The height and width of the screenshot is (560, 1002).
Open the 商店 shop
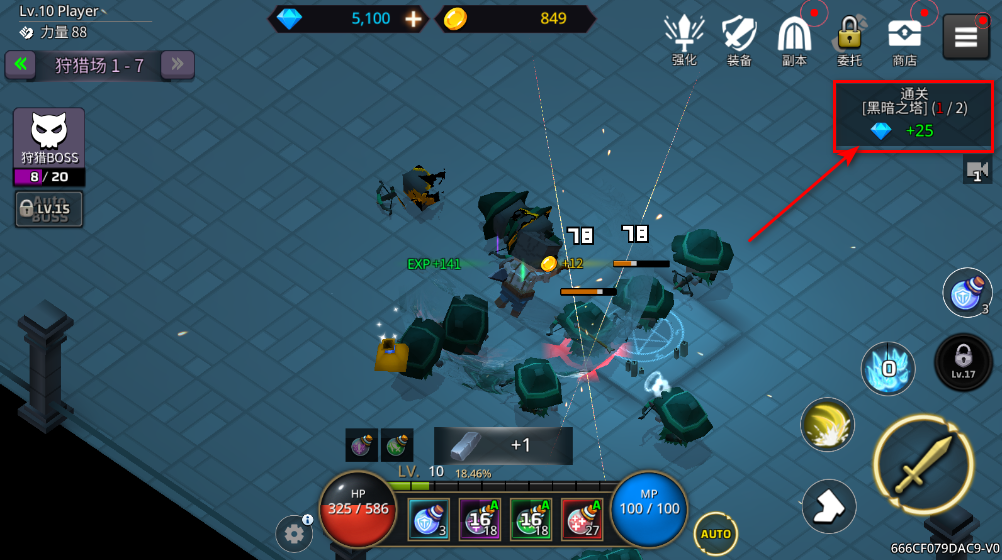pyautogui.click(x=904, y=40)
